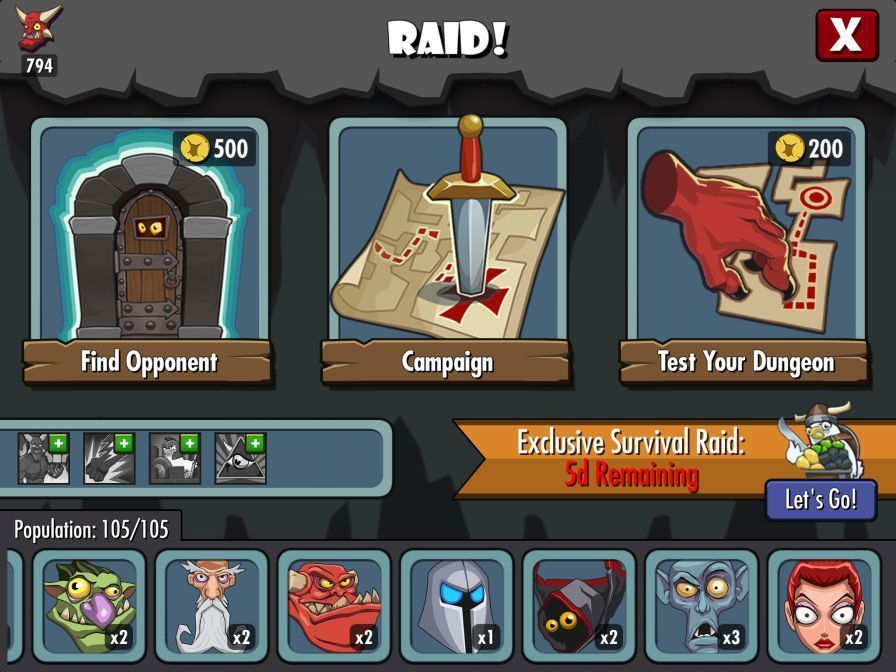Screen dimensions: 896x672
Task: Pick the white-bearded wizard unit
Action: (212, 607)
